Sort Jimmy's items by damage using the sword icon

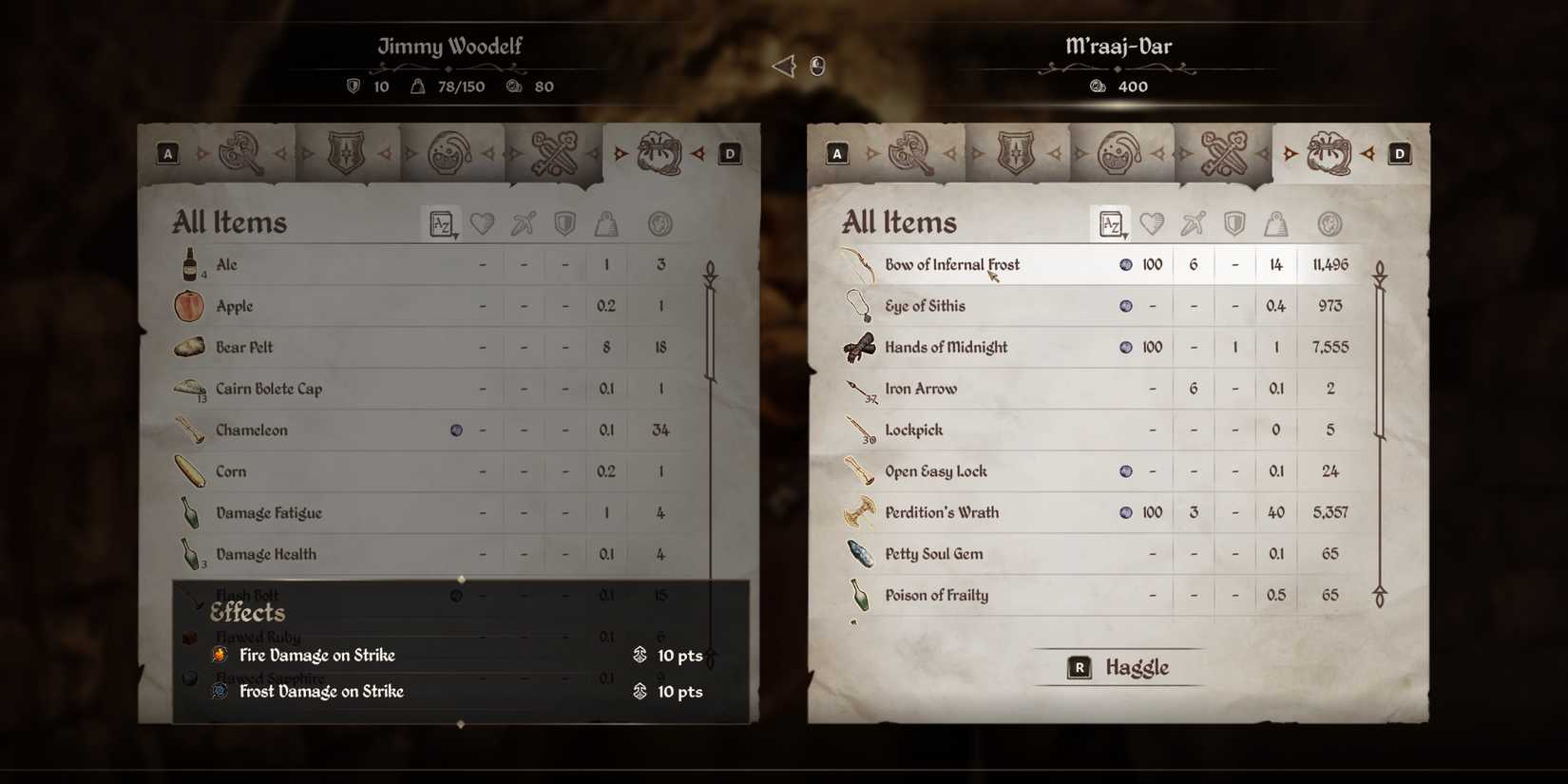click(524, 222)
